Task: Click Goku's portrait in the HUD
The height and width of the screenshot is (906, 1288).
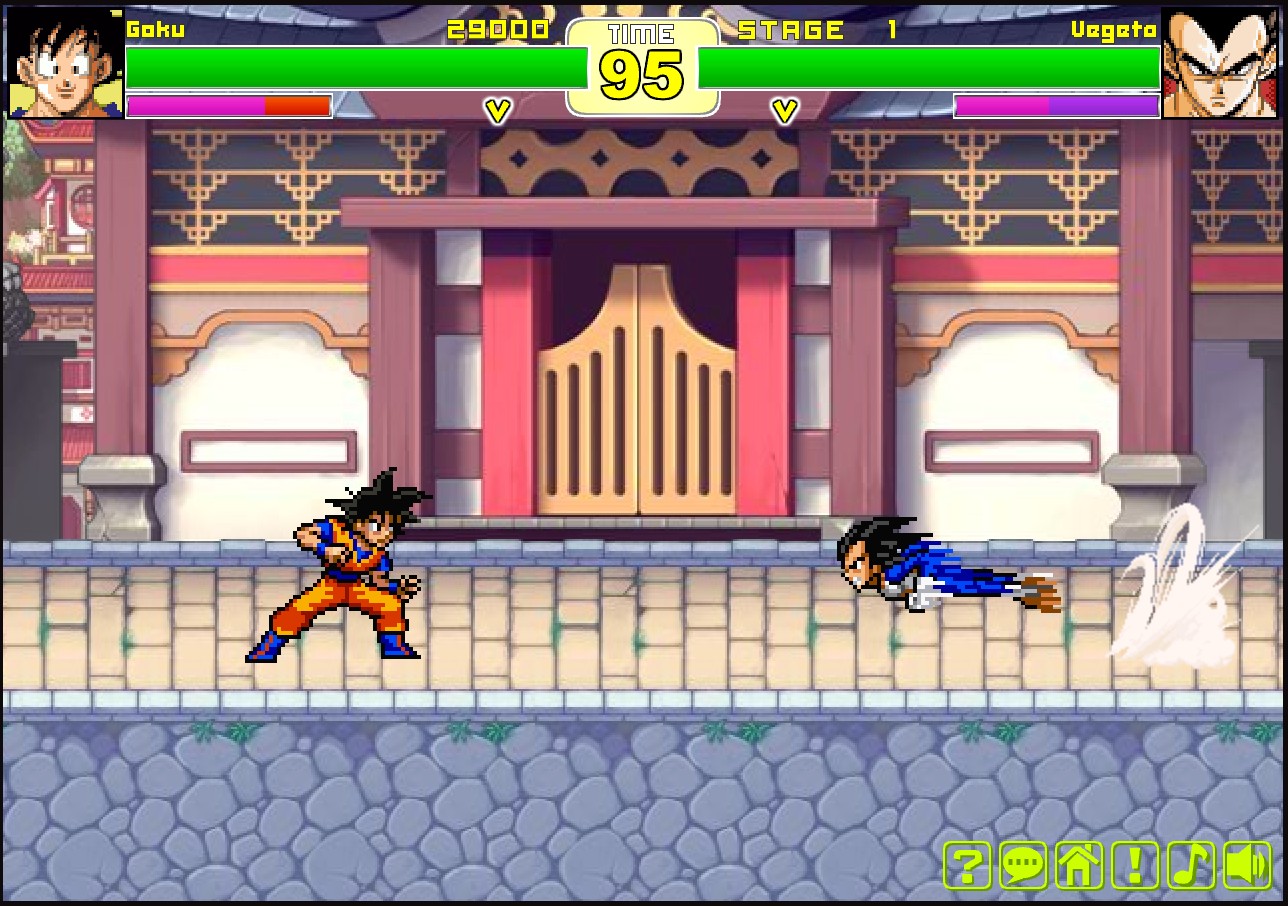Action: [x=60, y=62]
